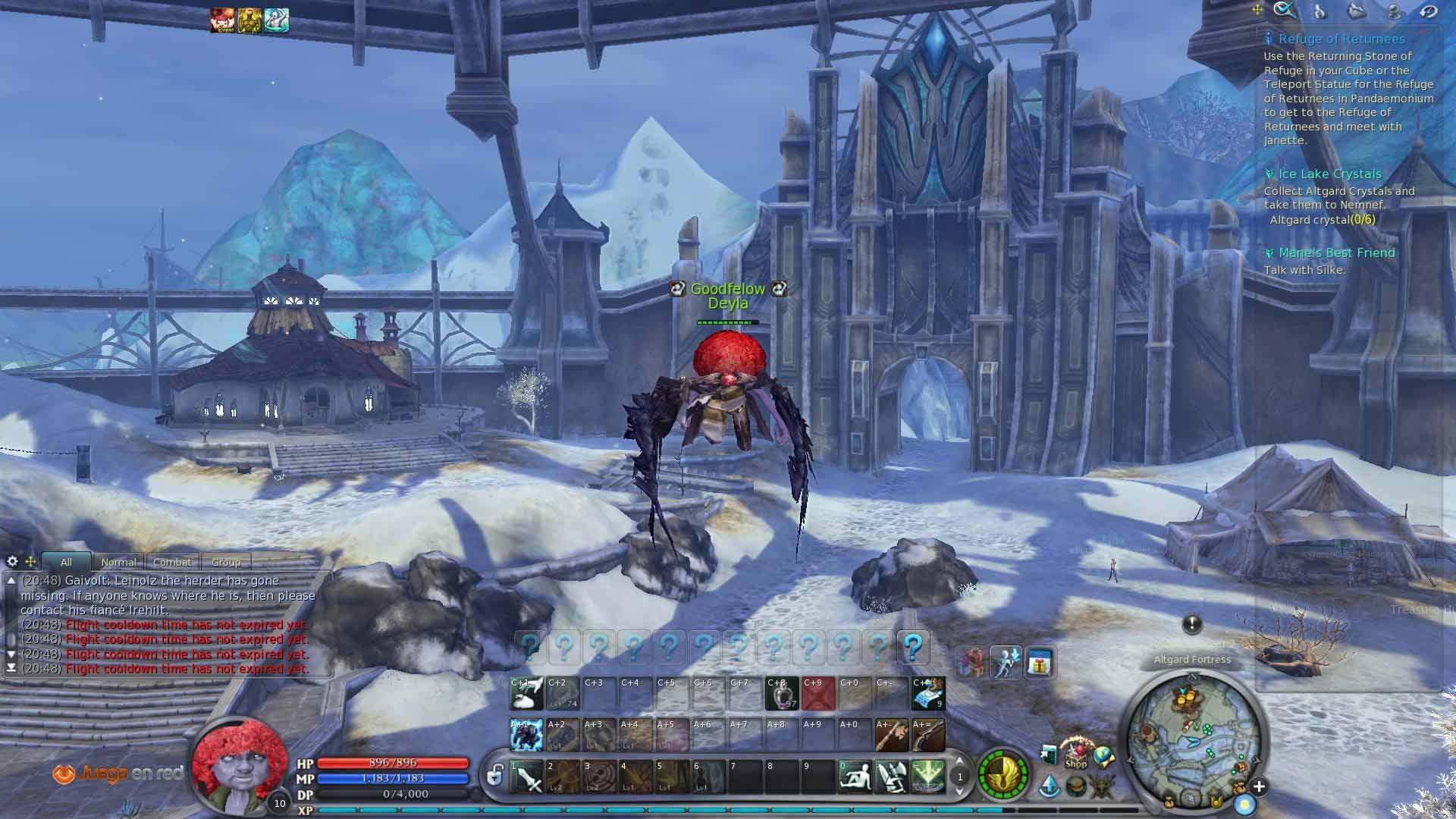Use the potion in the C+8 slot

782,694
